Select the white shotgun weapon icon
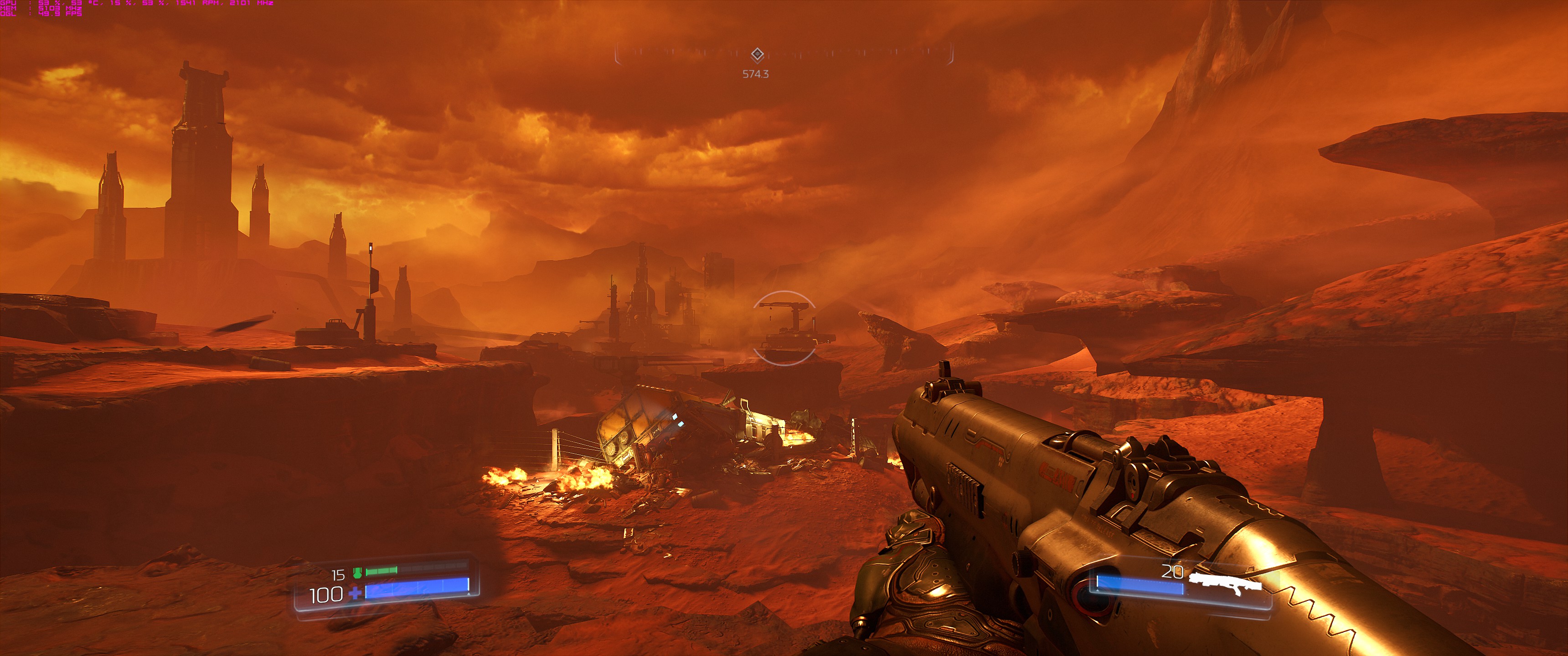This screenshot has width=1568, height=656. [x=1225, y=583]
